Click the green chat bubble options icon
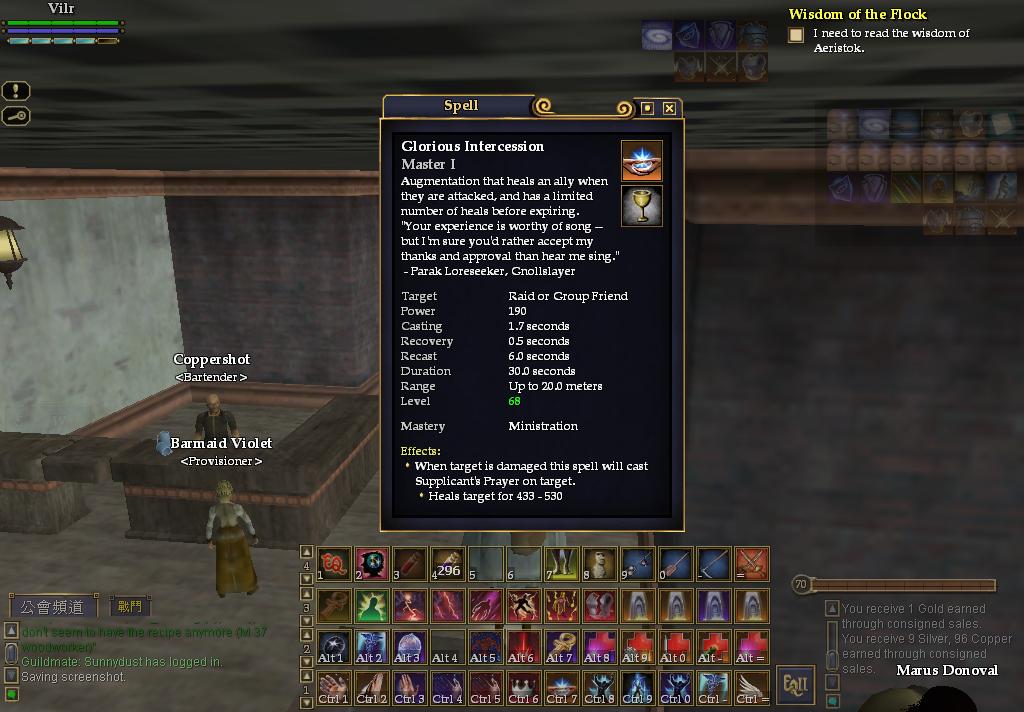The image size is (1024, 712). pyautogui.click(x=12, y=694)
